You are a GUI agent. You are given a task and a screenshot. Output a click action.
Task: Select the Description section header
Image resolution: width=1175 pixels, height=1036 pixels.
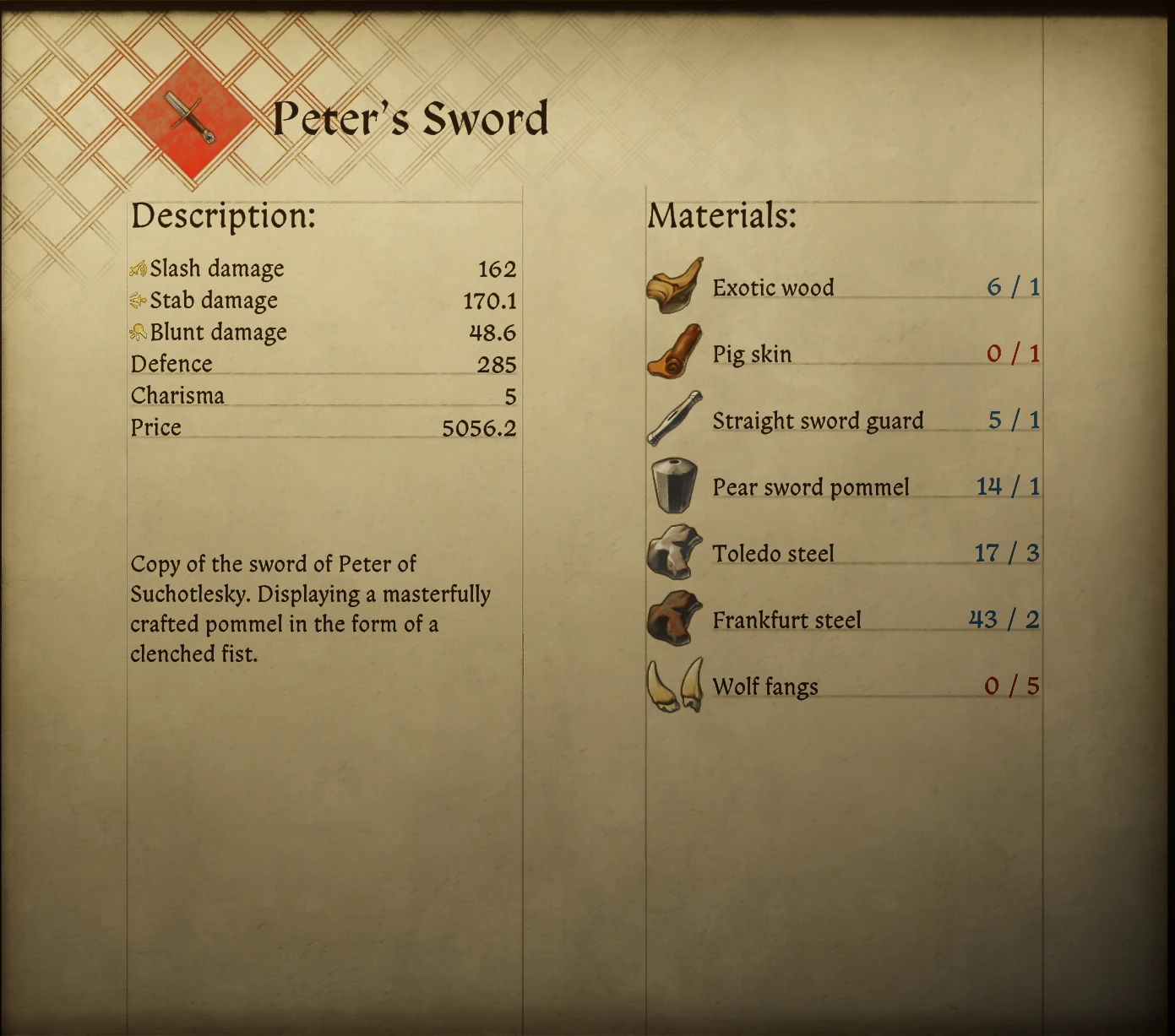point(225,216)
